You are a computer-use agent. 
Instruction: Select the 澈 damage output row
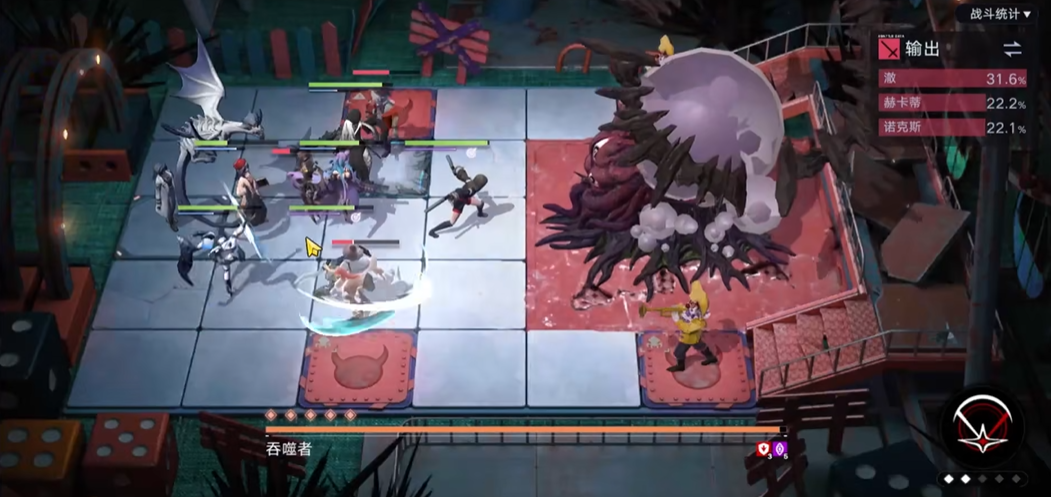tap(953, 79)
